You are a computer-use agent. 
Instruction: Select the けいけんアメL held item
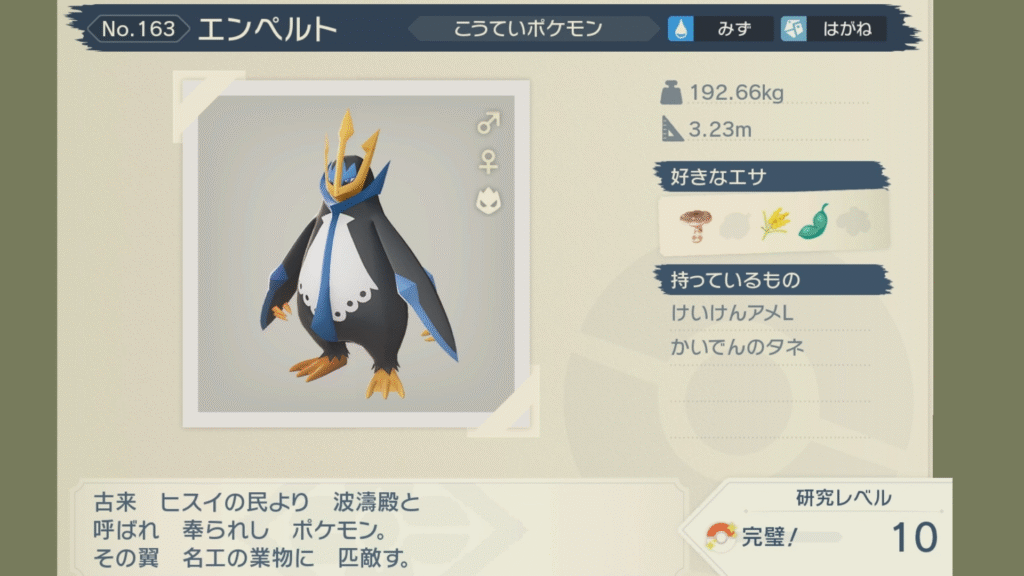click(733, 314)
